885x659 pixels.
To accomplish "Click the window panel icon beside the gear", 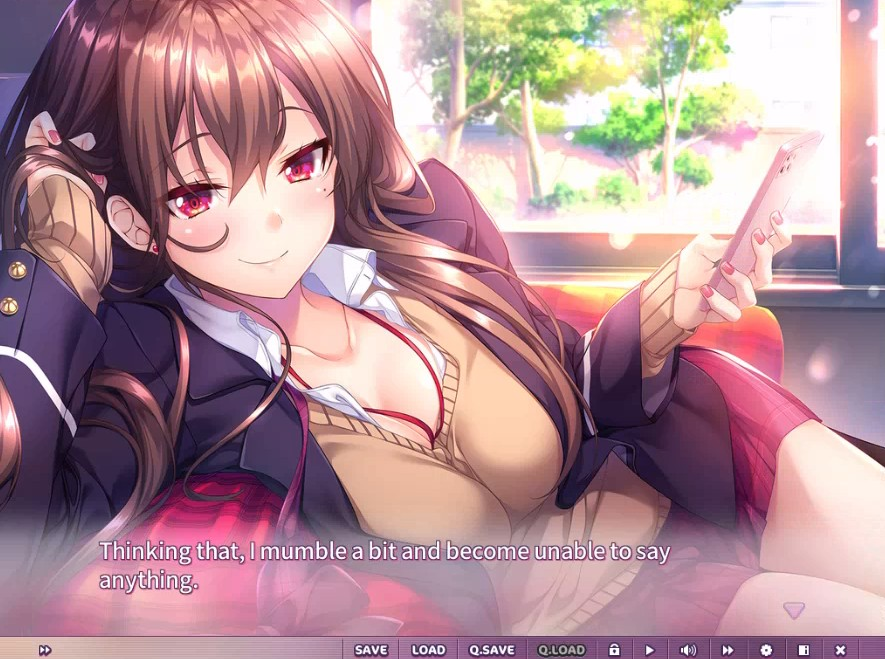I will coord(803,650).
